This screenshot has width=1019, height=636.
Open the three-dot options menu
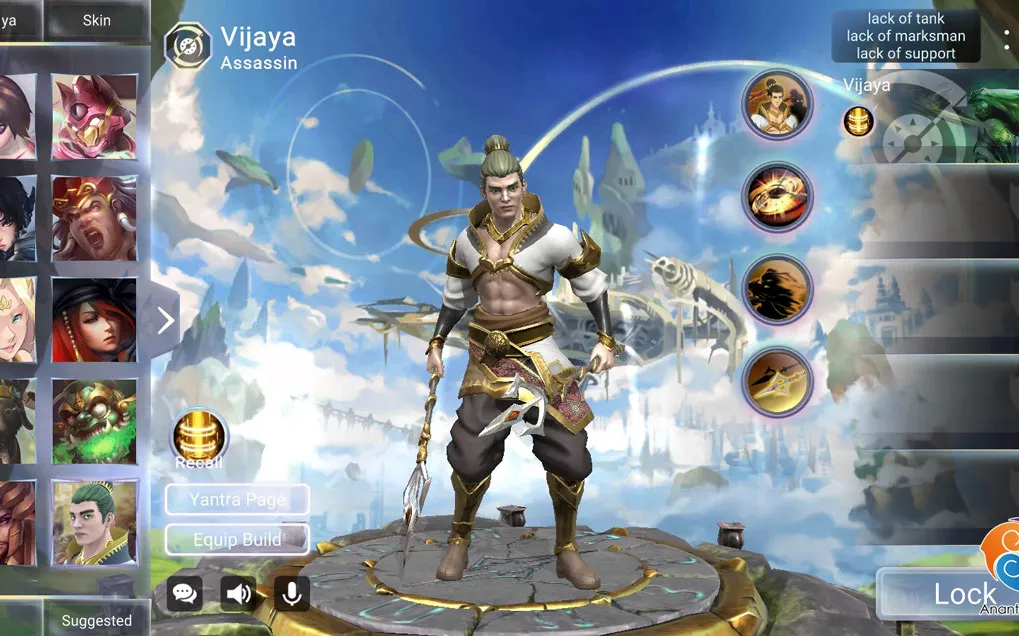pyautogui.click(x=1006, y=39)
